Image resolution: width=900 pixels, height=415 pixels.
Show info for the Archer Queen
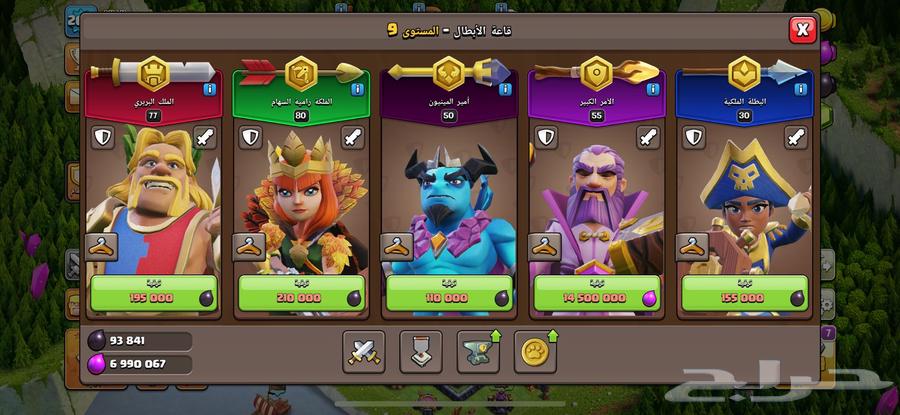point(356,90)
